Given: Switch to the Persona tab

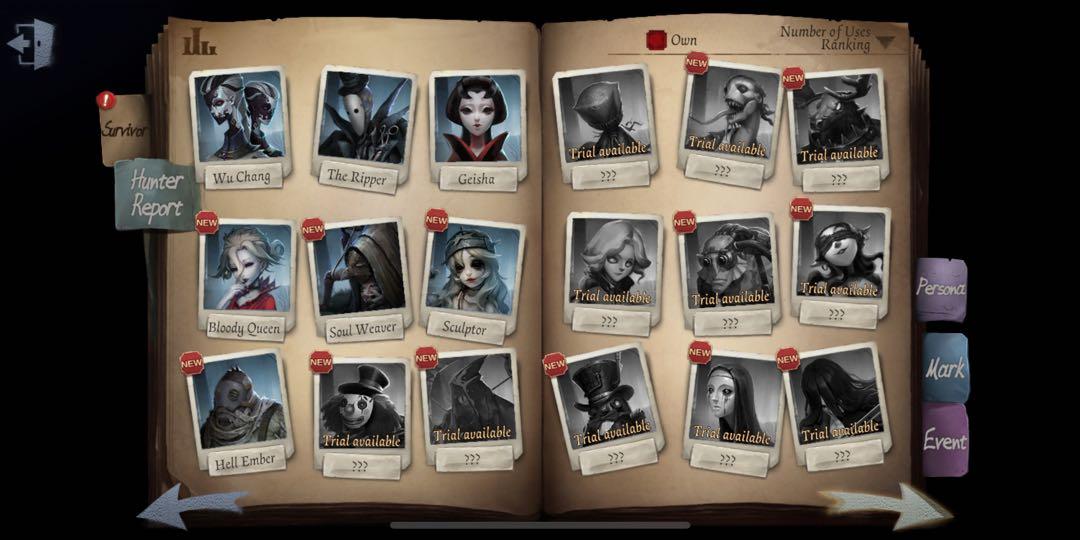Looking at the screenshot, I should coord(941,289).
